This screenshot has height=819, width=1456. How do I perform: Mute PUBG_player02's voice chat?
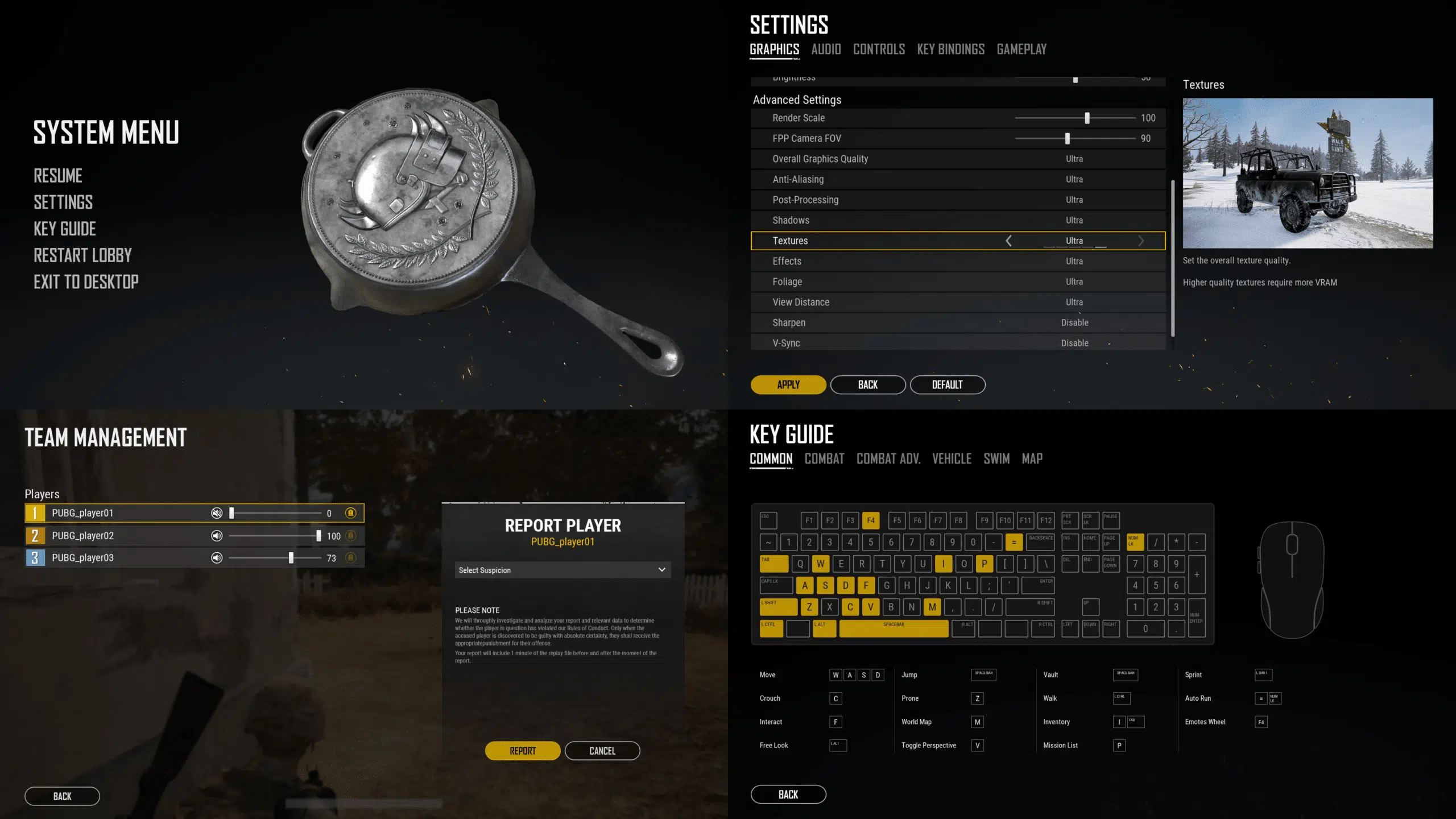[x=216, y=535]
